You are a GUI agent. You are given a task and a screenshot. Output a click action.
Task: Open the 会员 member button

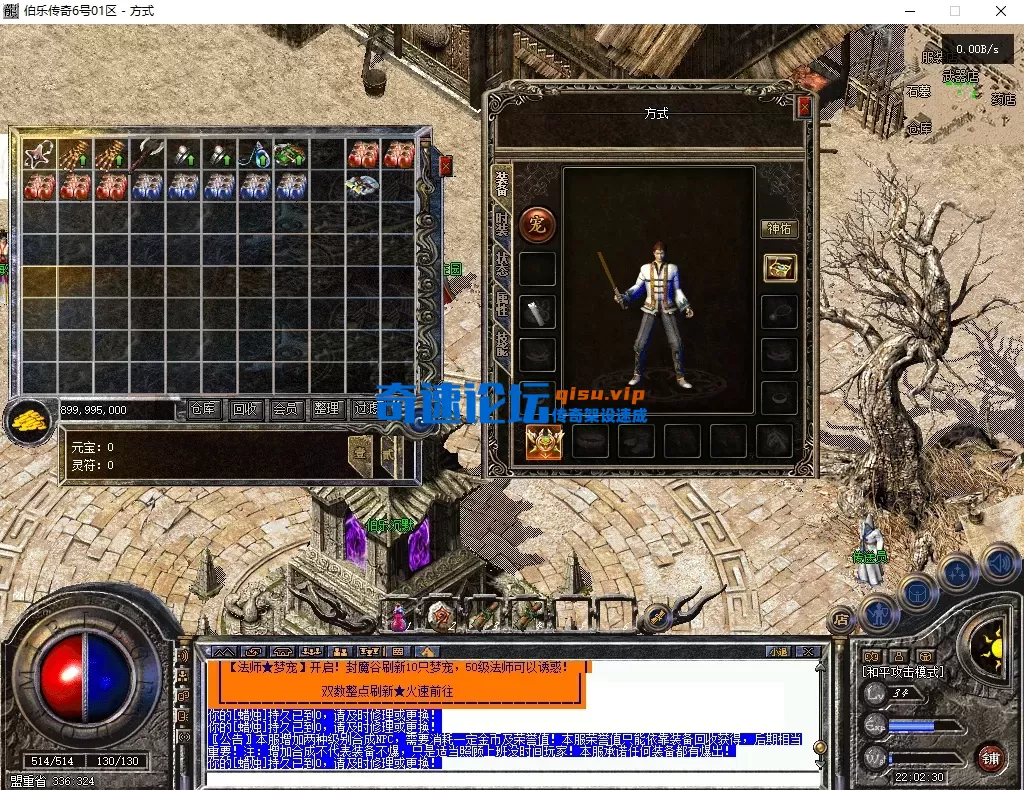coord(286,409)
